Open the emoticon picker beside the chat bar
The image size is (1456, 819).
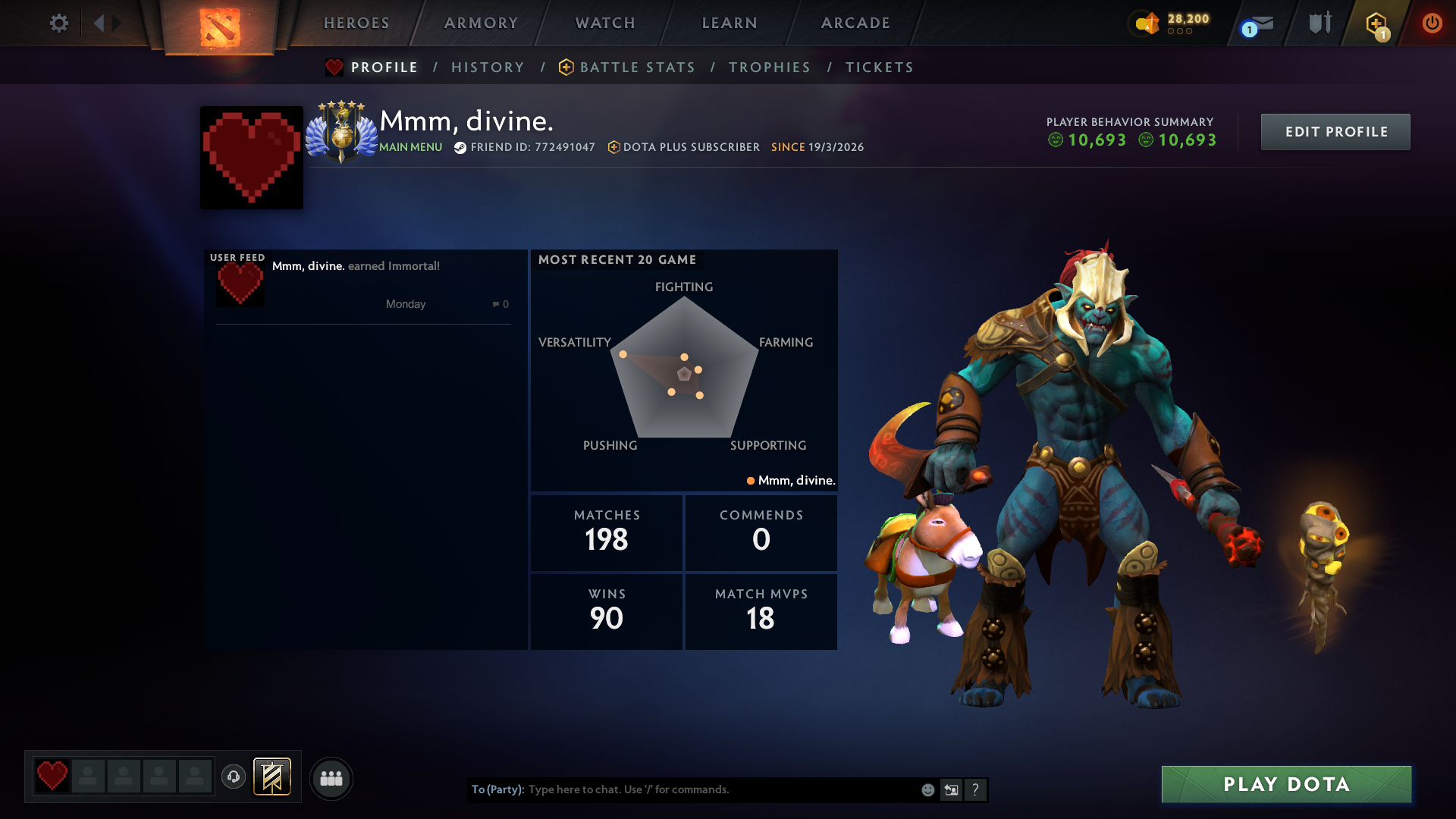[927, 789]
